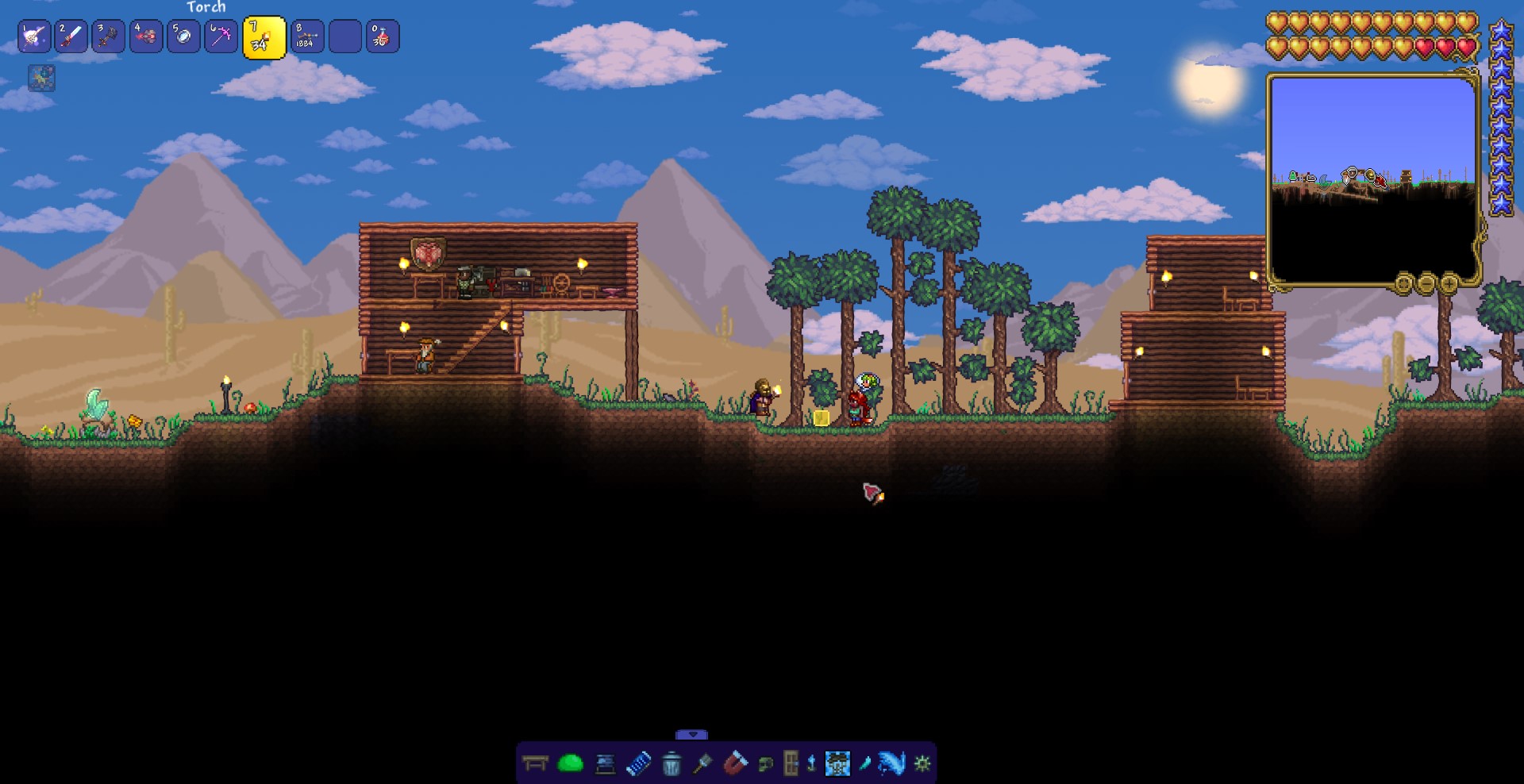Choose the dark hammer in slot 3
The width and height of the screenshot is (1524, 784).
[x=108, y=37]
